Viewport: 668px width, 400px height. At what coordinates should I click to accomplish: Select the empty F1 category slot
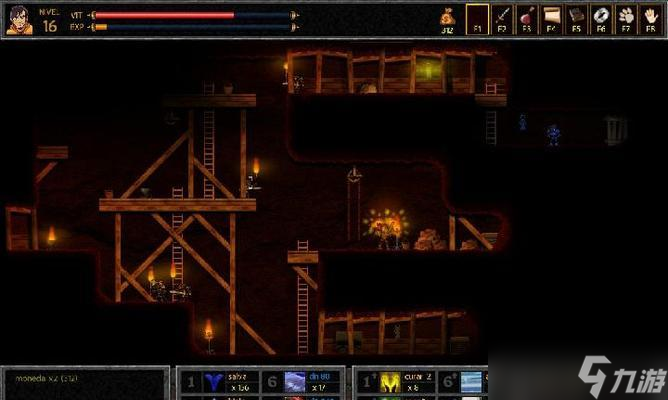pyautogui.click(x=478, y=19)
